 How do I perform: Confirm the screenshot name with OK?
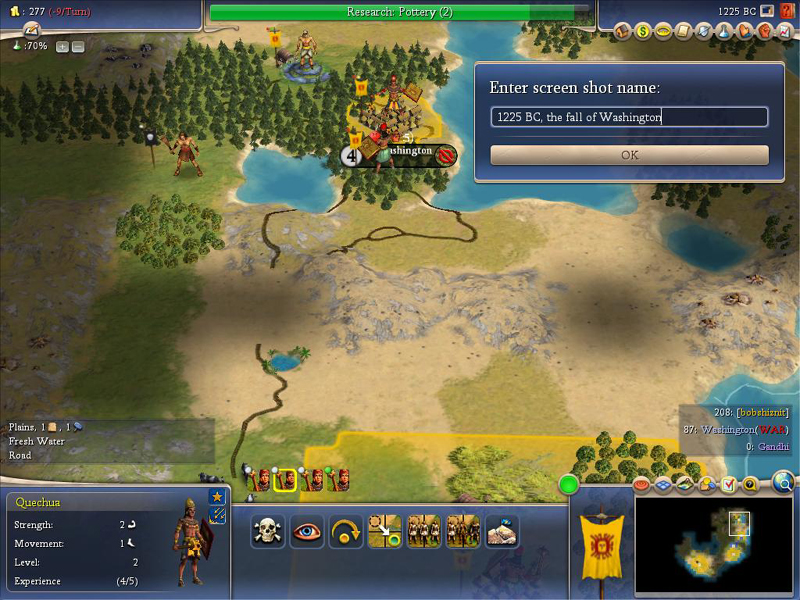629,155
